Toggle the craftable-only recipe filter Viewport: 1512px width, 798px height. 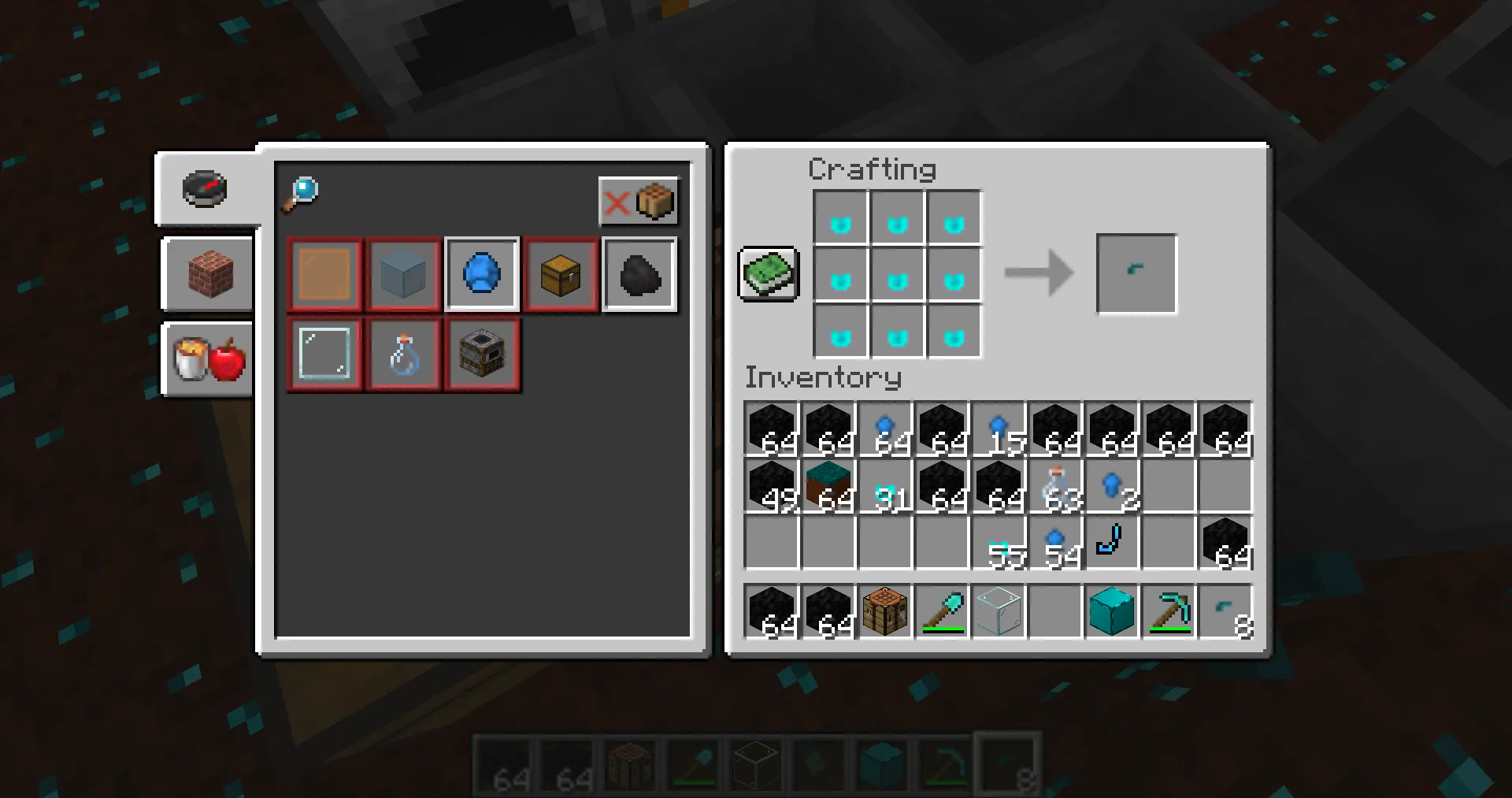coord(639,202)
